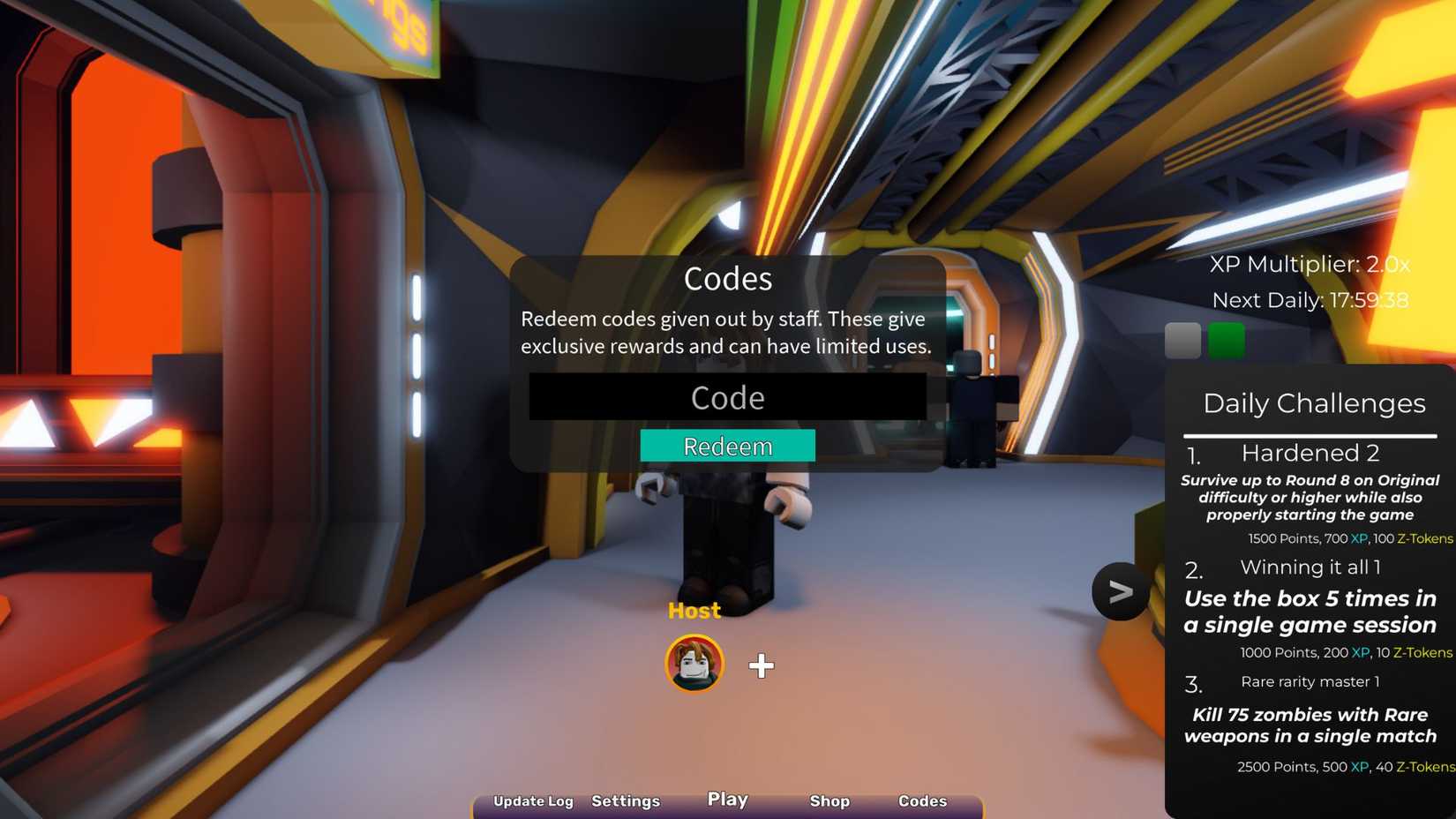Toggle the green square switch
The width and height of the screenshot is (1456, 819).
[x=1228, y=338]
